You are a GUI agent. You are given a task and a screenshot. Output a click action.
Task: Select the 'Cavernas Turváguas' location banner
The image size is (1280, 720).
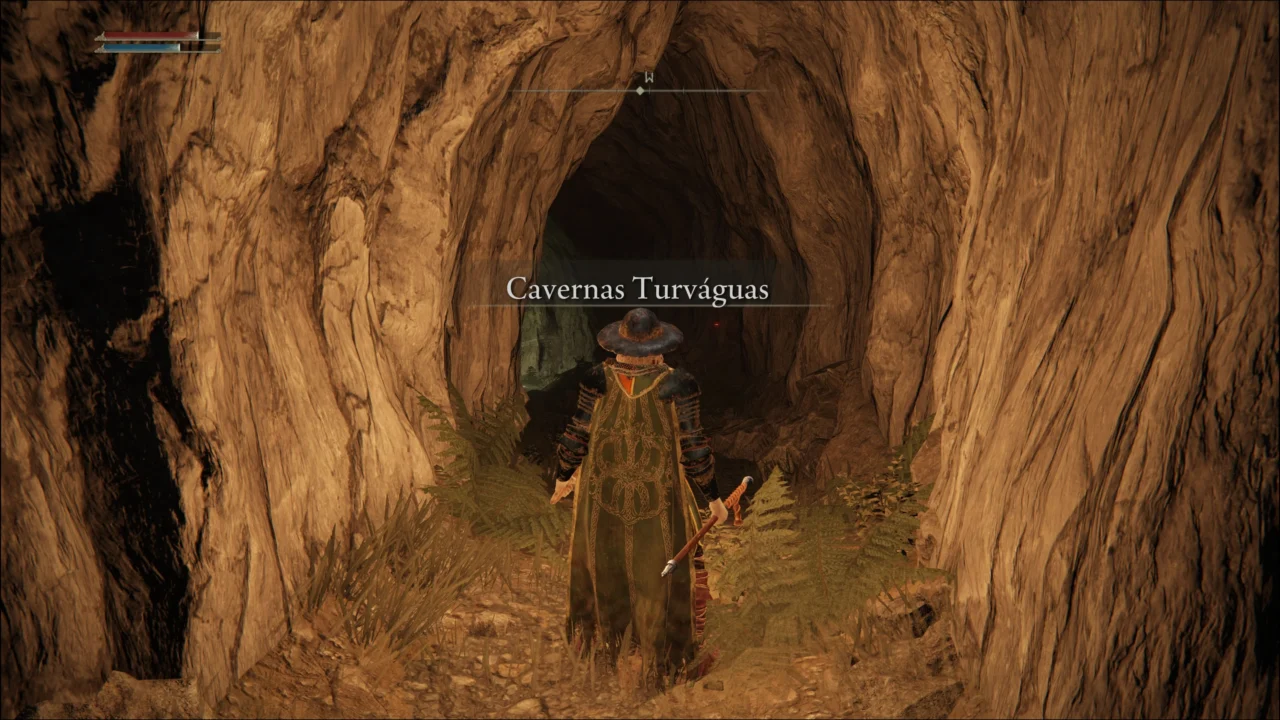[x=638, y=290]
